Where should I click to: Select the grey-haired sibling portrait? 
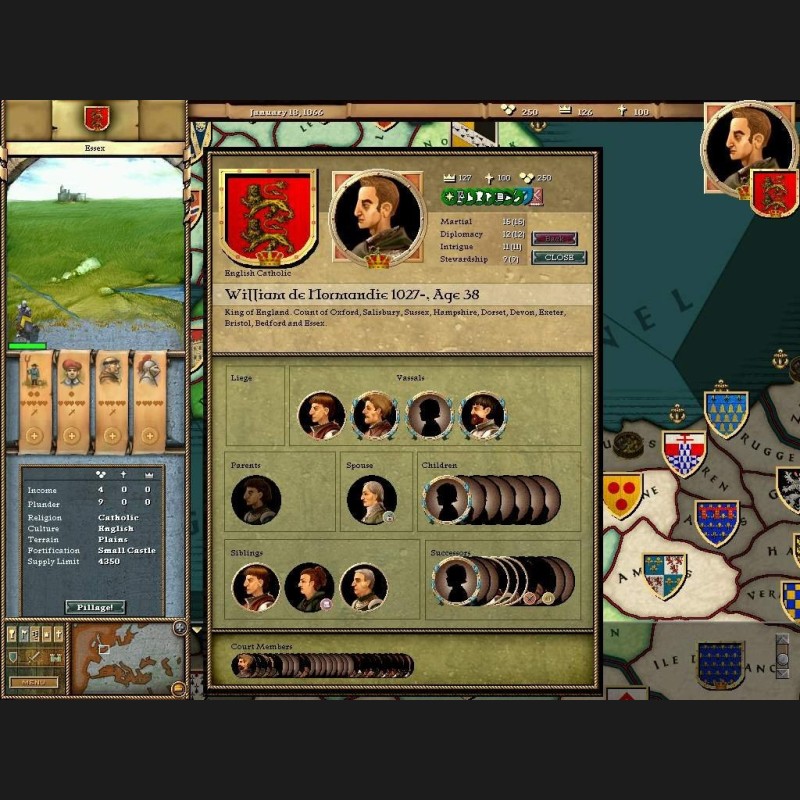(363, 587)
